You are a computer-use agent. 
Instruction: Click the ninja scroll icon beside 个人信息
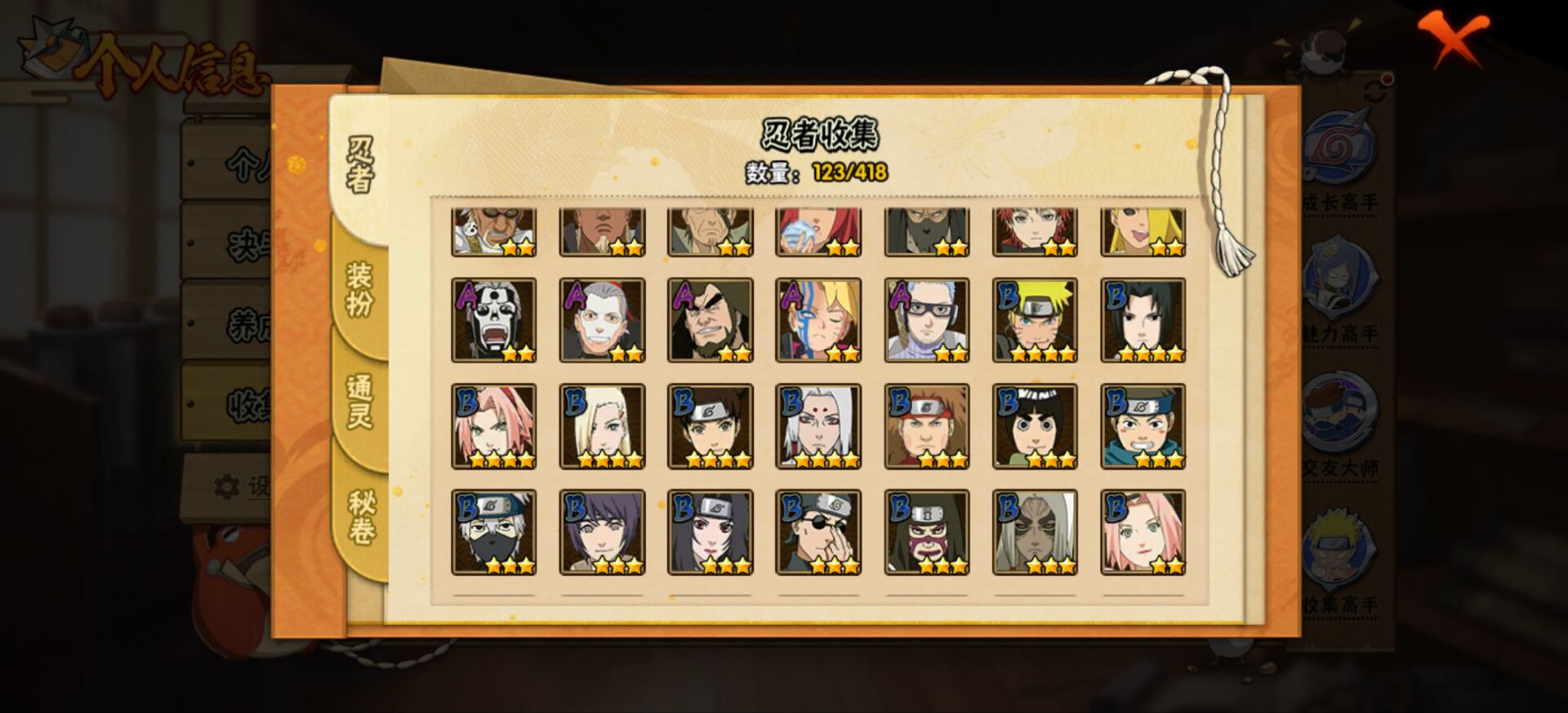[x=51, y=51]
